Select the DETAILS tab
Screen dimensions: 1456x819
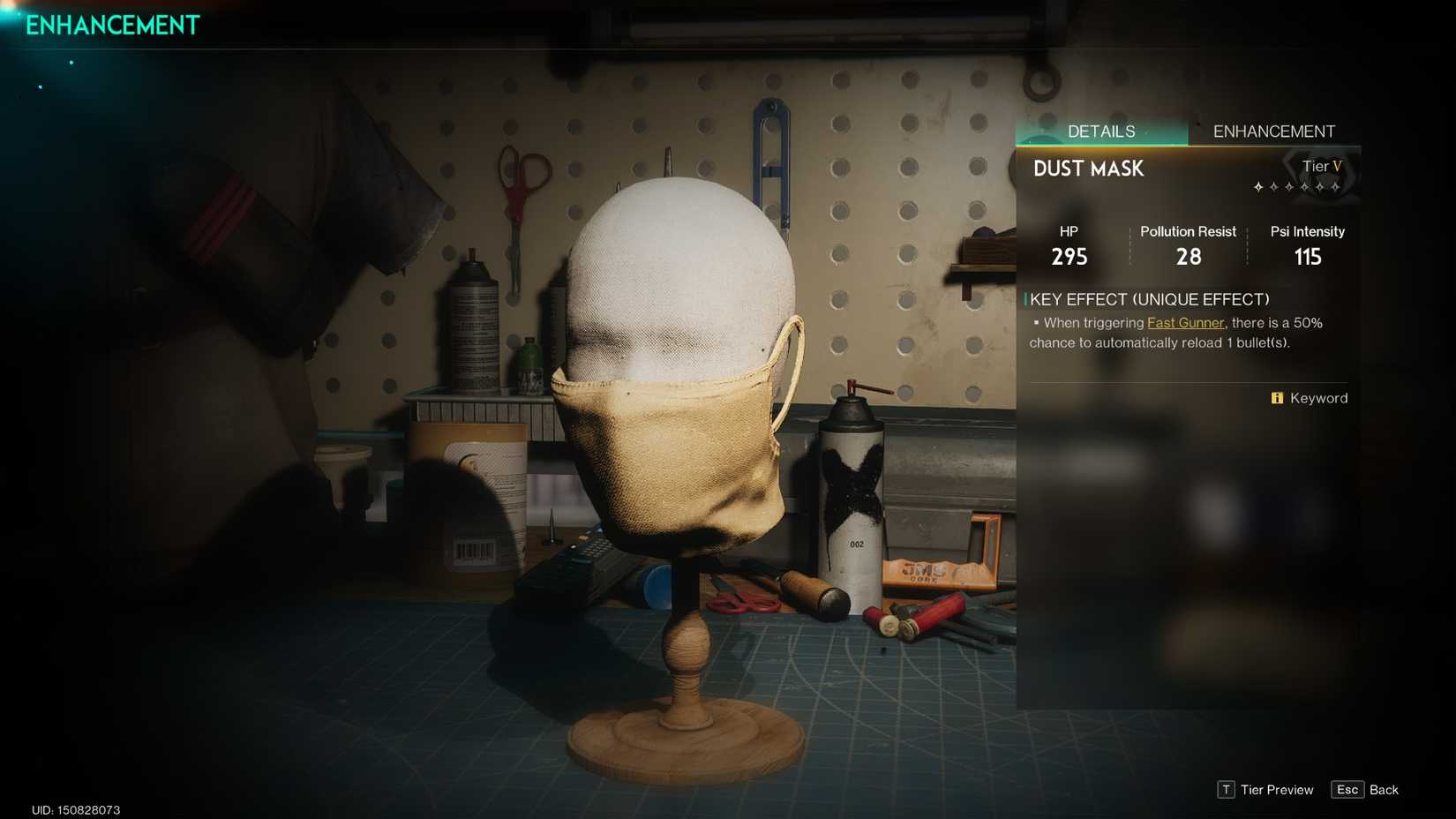tap(1100, 131)
